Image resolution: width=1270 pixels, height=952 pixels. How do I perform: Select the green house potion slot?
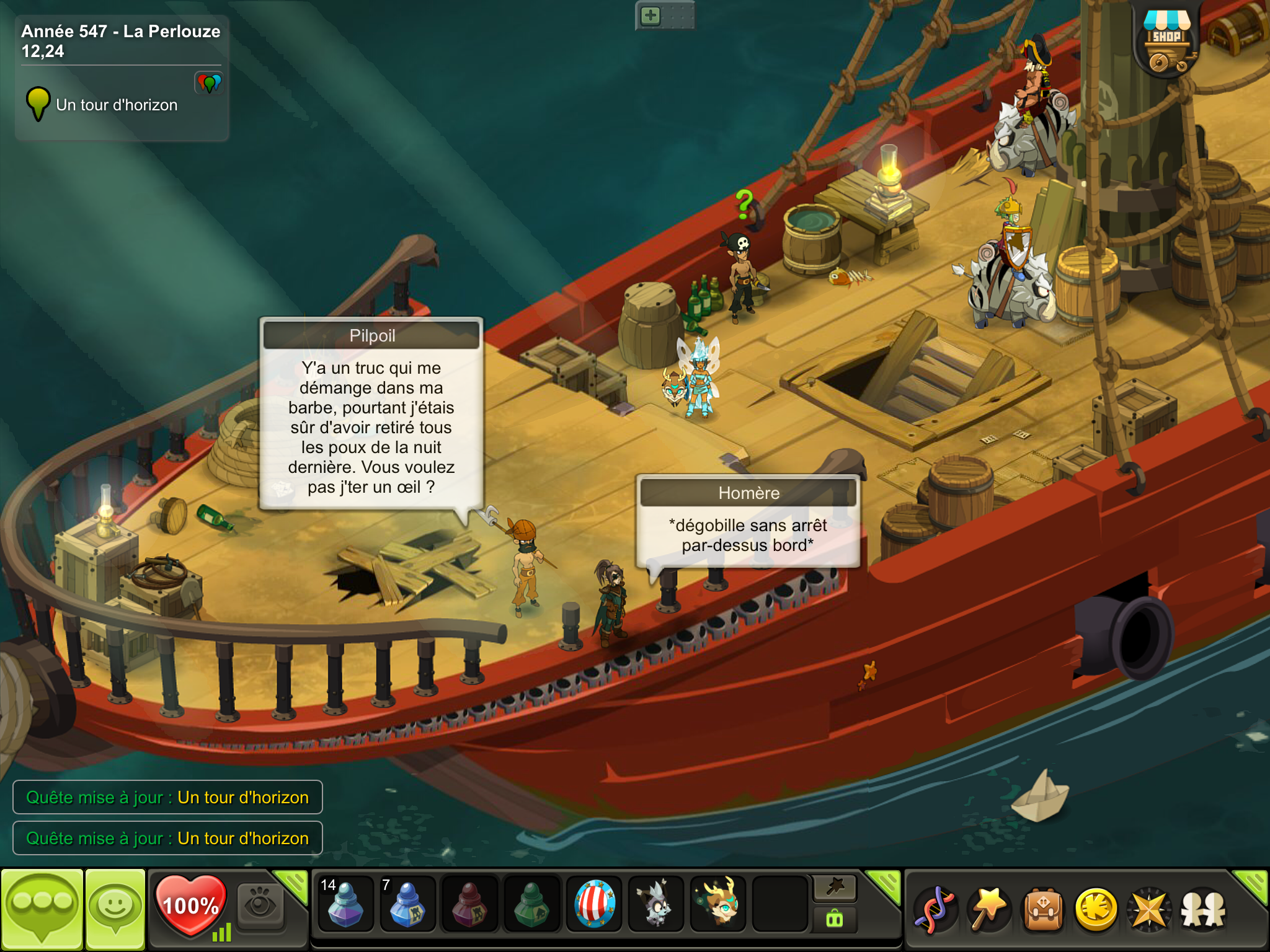tap(531, 904)
